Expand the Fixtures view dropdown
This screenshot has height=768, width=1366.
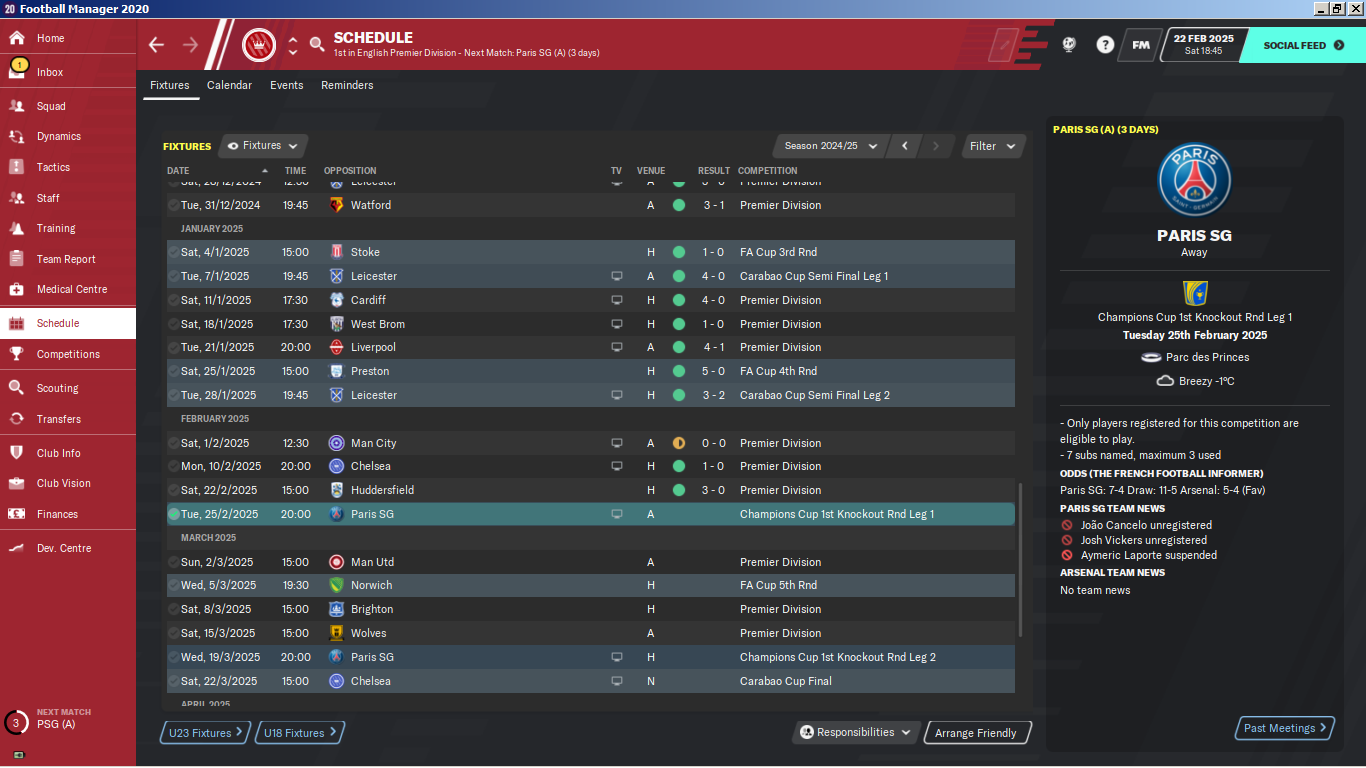pos(263,146)
